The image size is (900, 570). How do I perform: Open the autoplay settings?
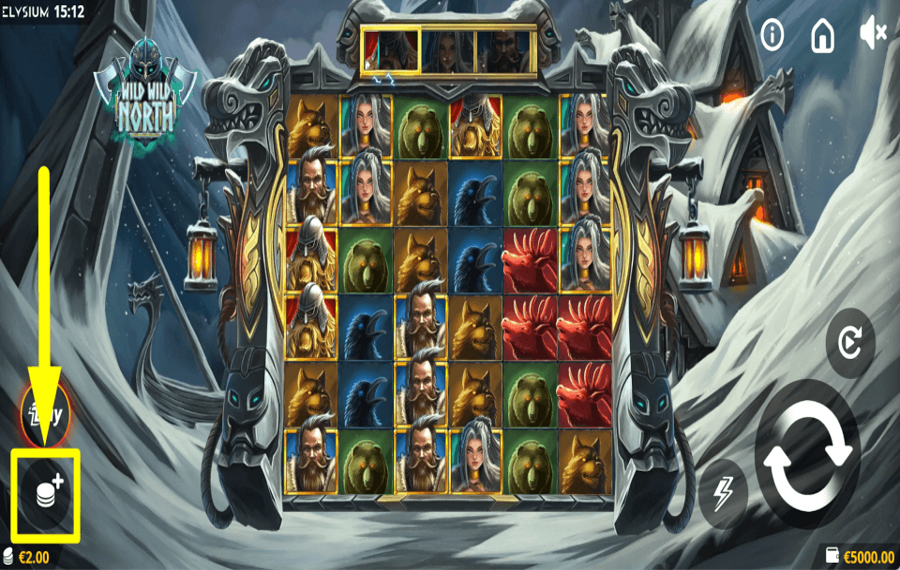(850, 345)
